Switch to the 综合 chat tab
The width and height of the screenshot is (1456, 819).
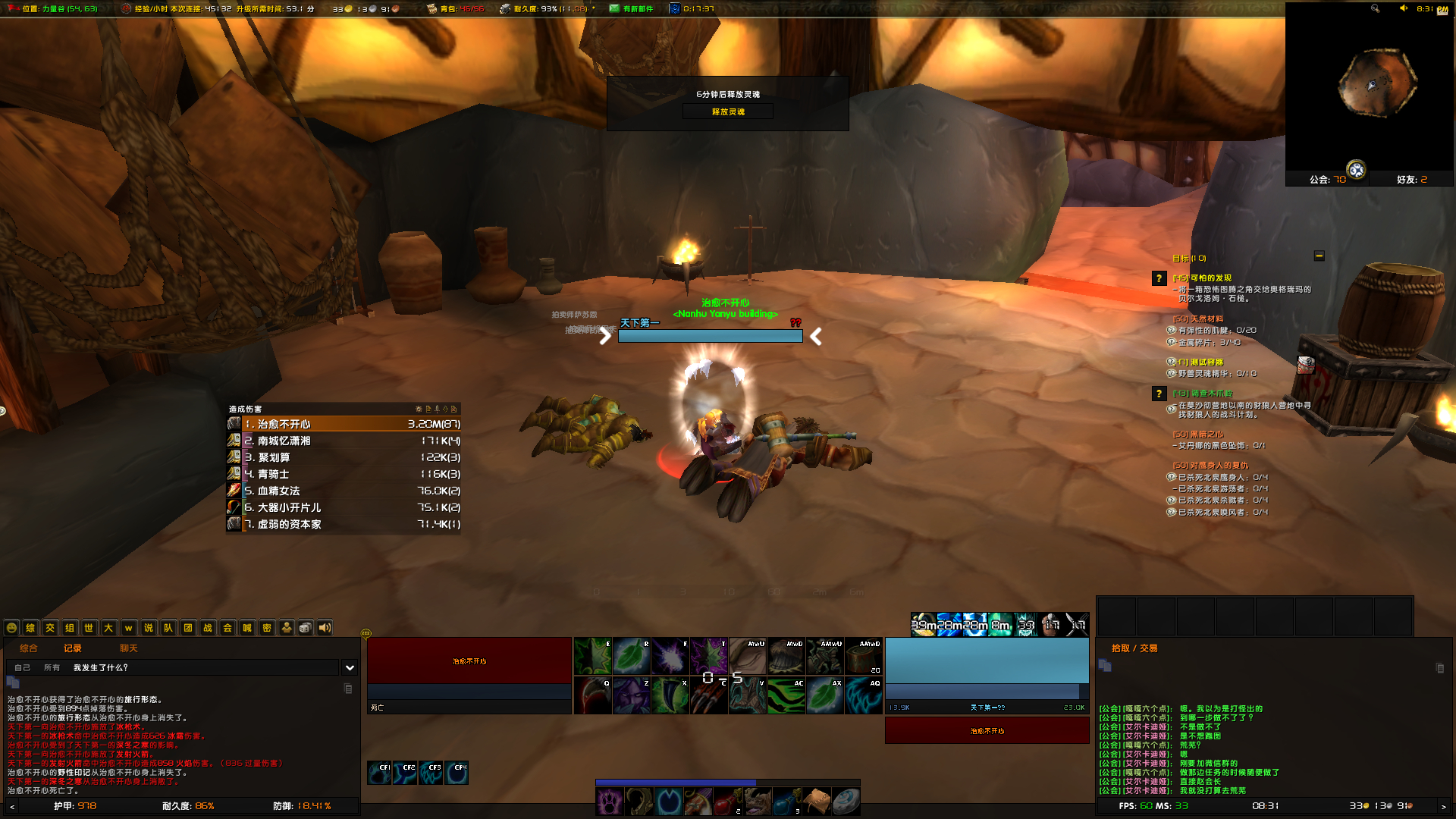click(x=28, y=648)
